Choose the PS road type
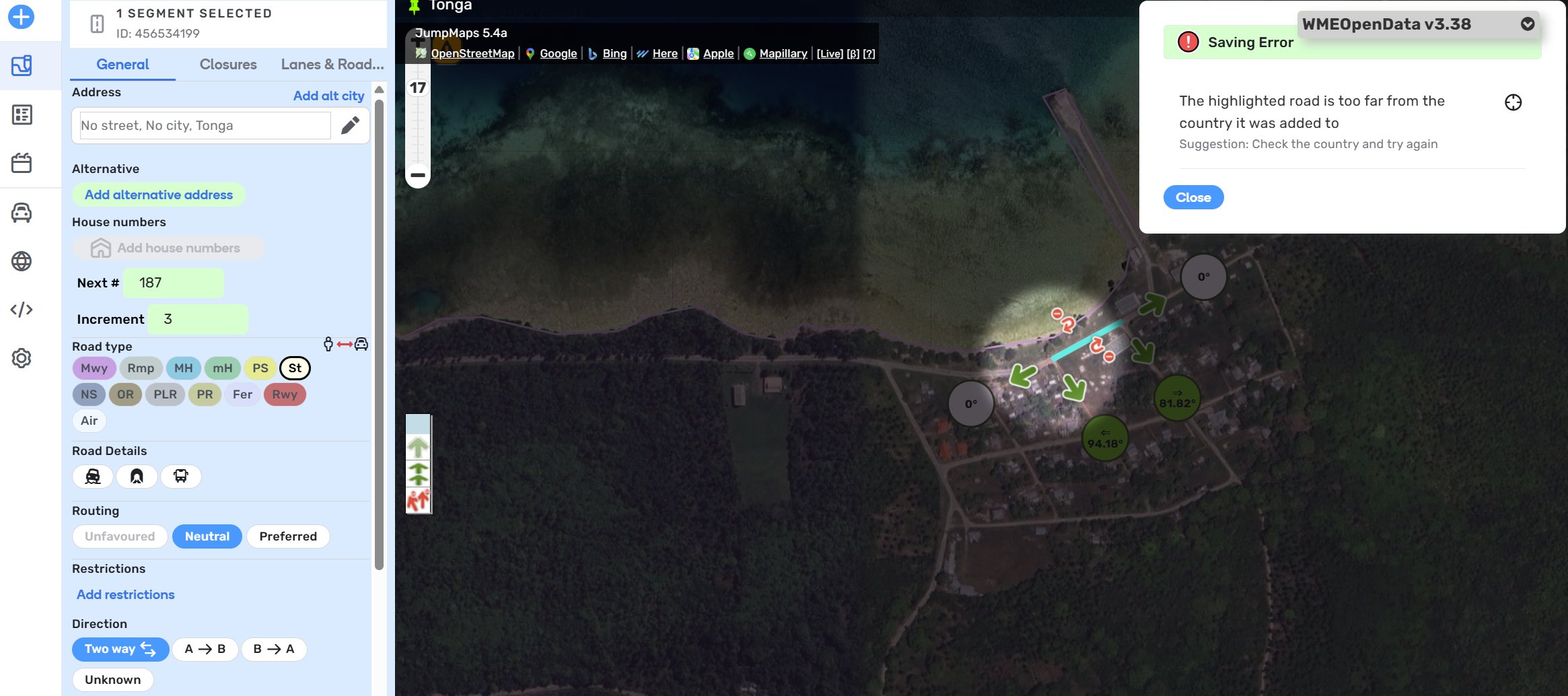The height and width of the screenshot is (696, 1568). pos(260,368)
